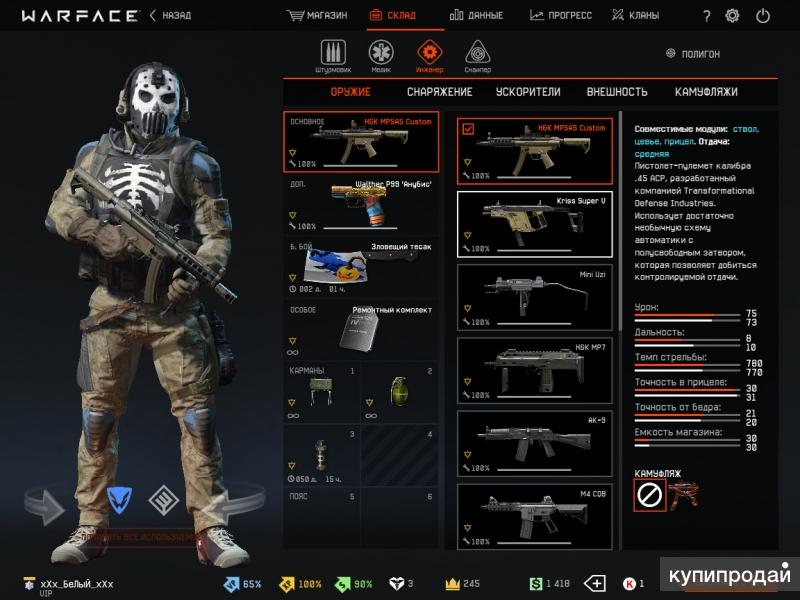Enter the ПОЛИГОН shooting range
Screen dimensions: 800x600
click(x=693, y=54)
